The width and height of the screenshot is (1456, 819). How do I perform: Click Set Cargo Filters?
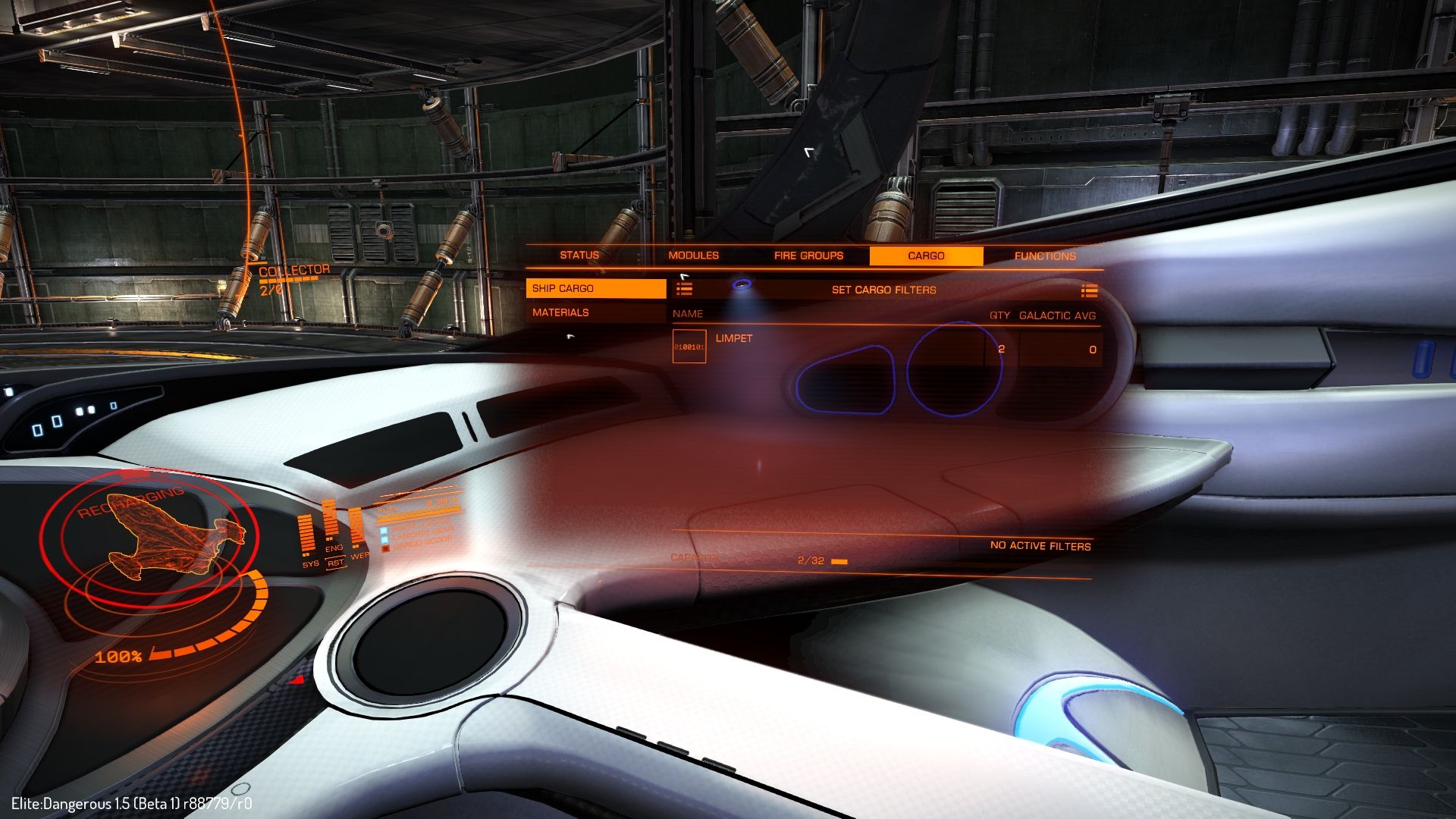point(884,290)
